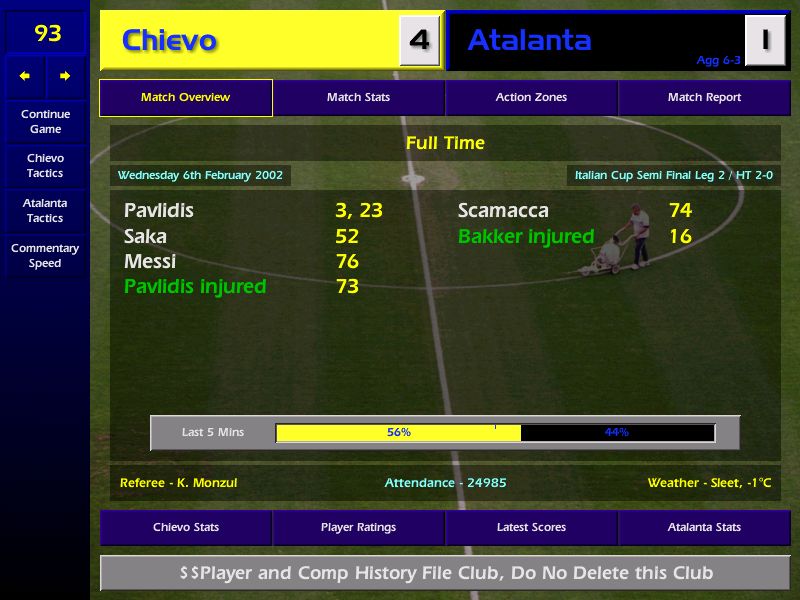Image resolution: width=800 pixels, height=600 pixels.
Task: Select the Match Overview tab
Action: pos(185,98)
